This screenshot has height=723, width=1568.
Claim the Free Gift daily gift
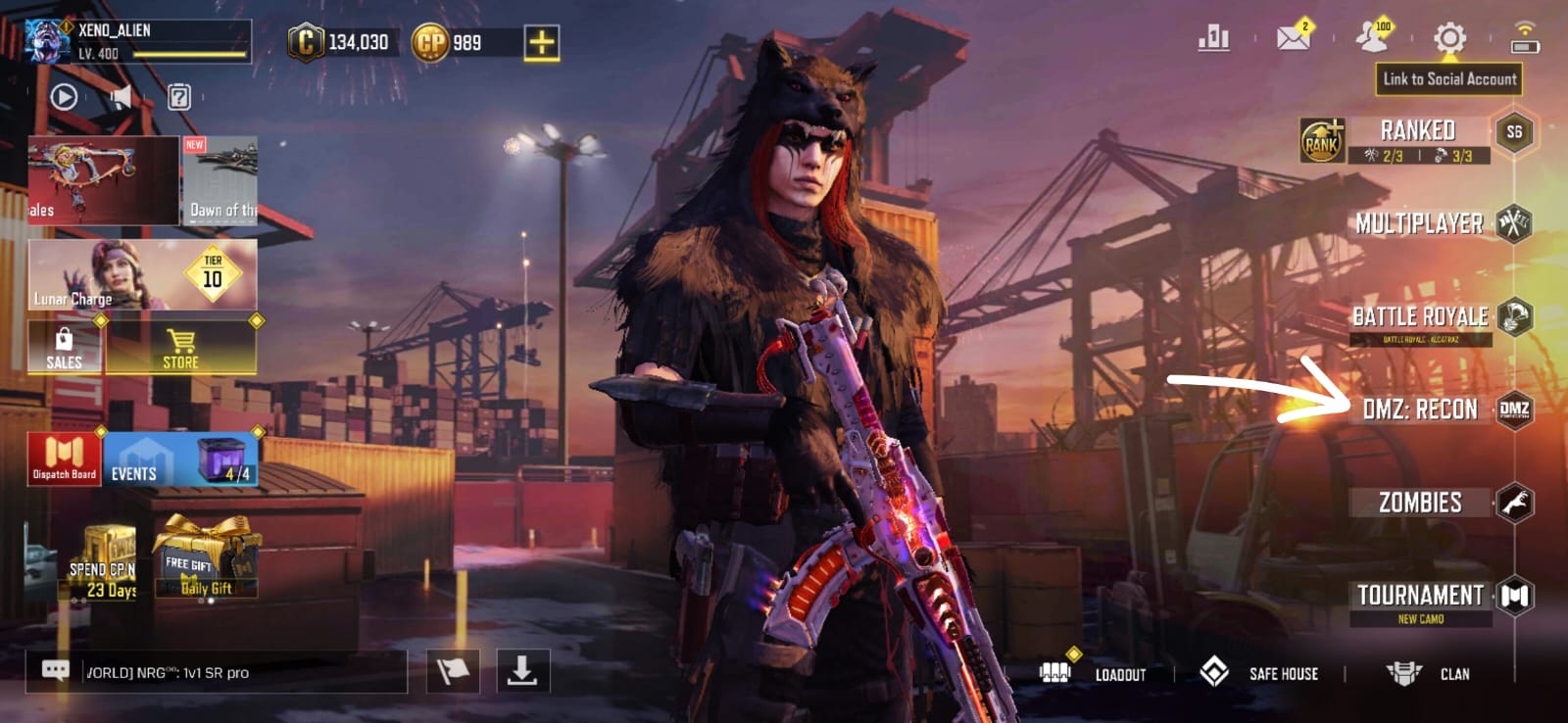[x=206, y=556]
